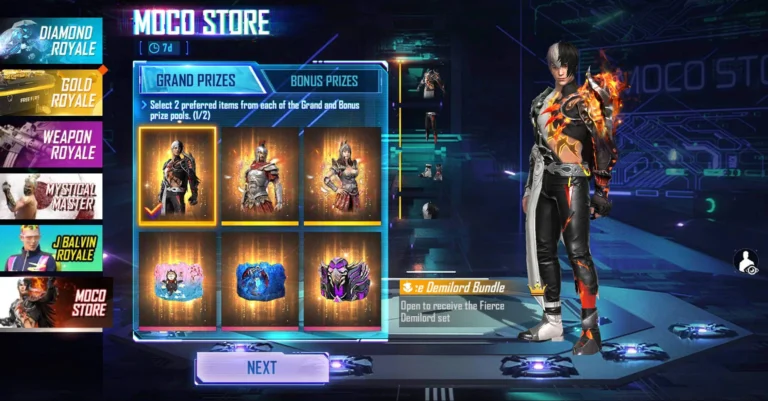Choose the blue loot box prize
The image size is (768, 401).
click(x=259, y=280)
